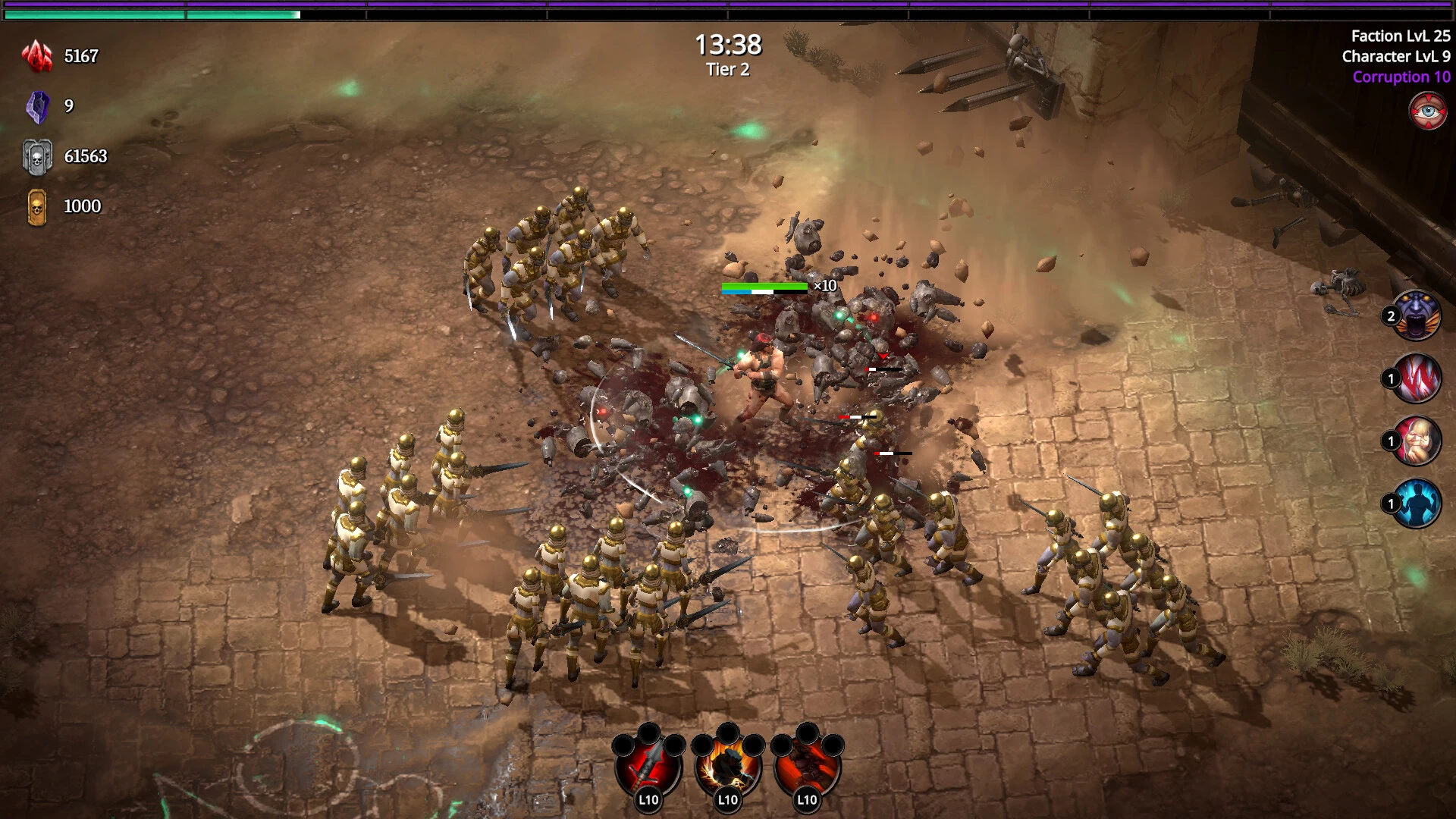Open the middle skill's top socket slot
This screenshot has height=819, width=1456.
pyautogui.click(x=730, y=733)
